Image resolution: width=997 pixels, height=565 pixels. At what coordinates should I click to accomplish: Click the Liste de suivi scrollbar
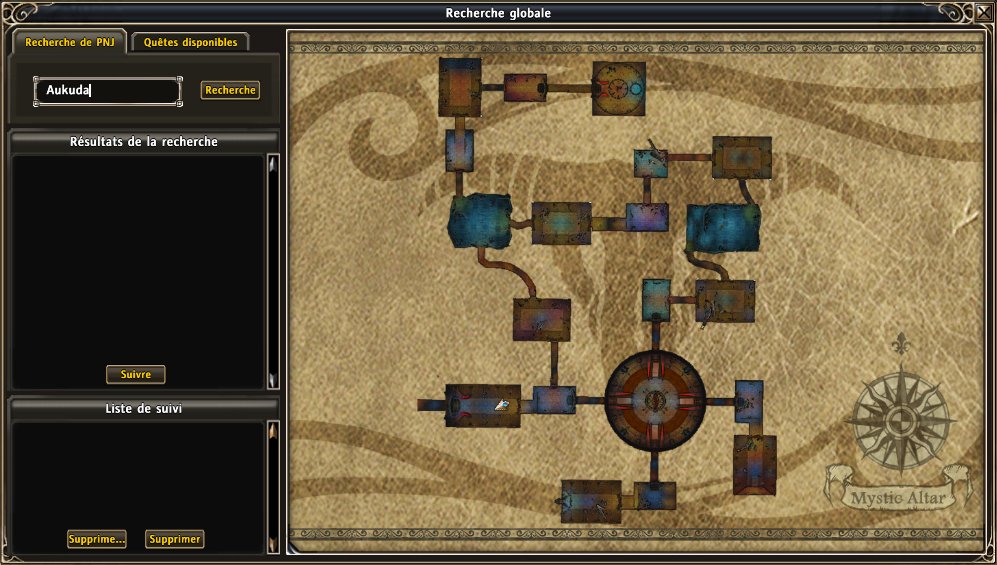click(x=272, y=487)
